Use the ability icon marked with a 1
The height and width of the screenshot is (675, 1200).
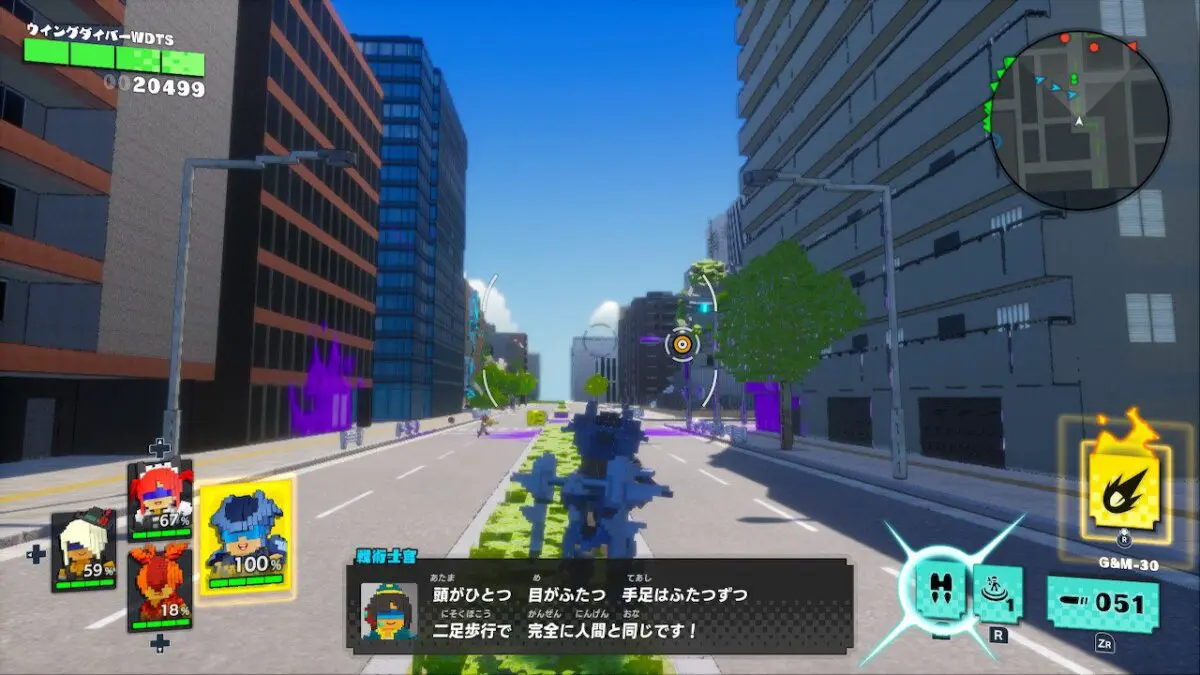[x=997, y=594]
